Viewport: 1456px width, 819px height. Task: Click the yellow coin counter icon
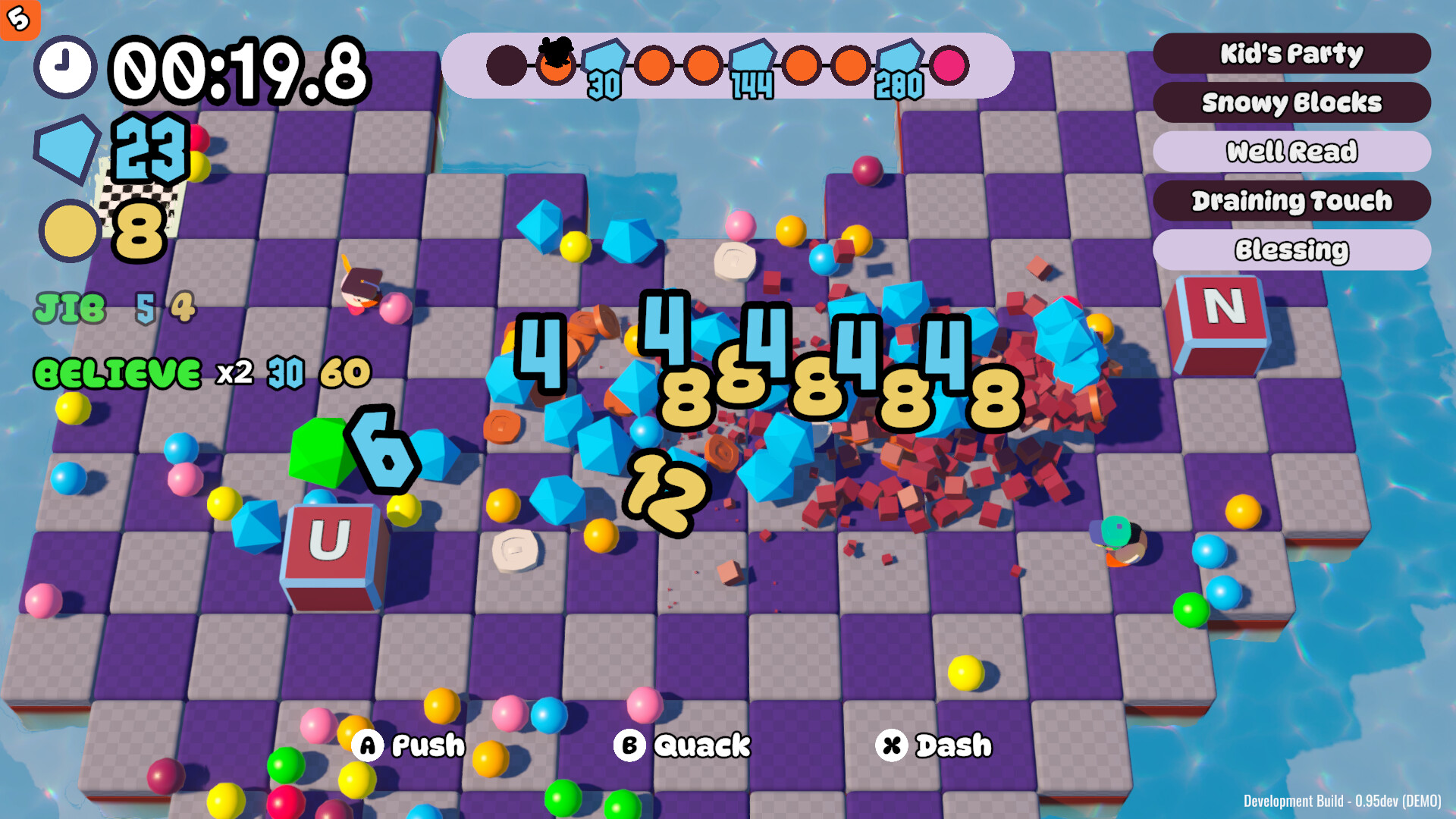[x=68, y=230]
